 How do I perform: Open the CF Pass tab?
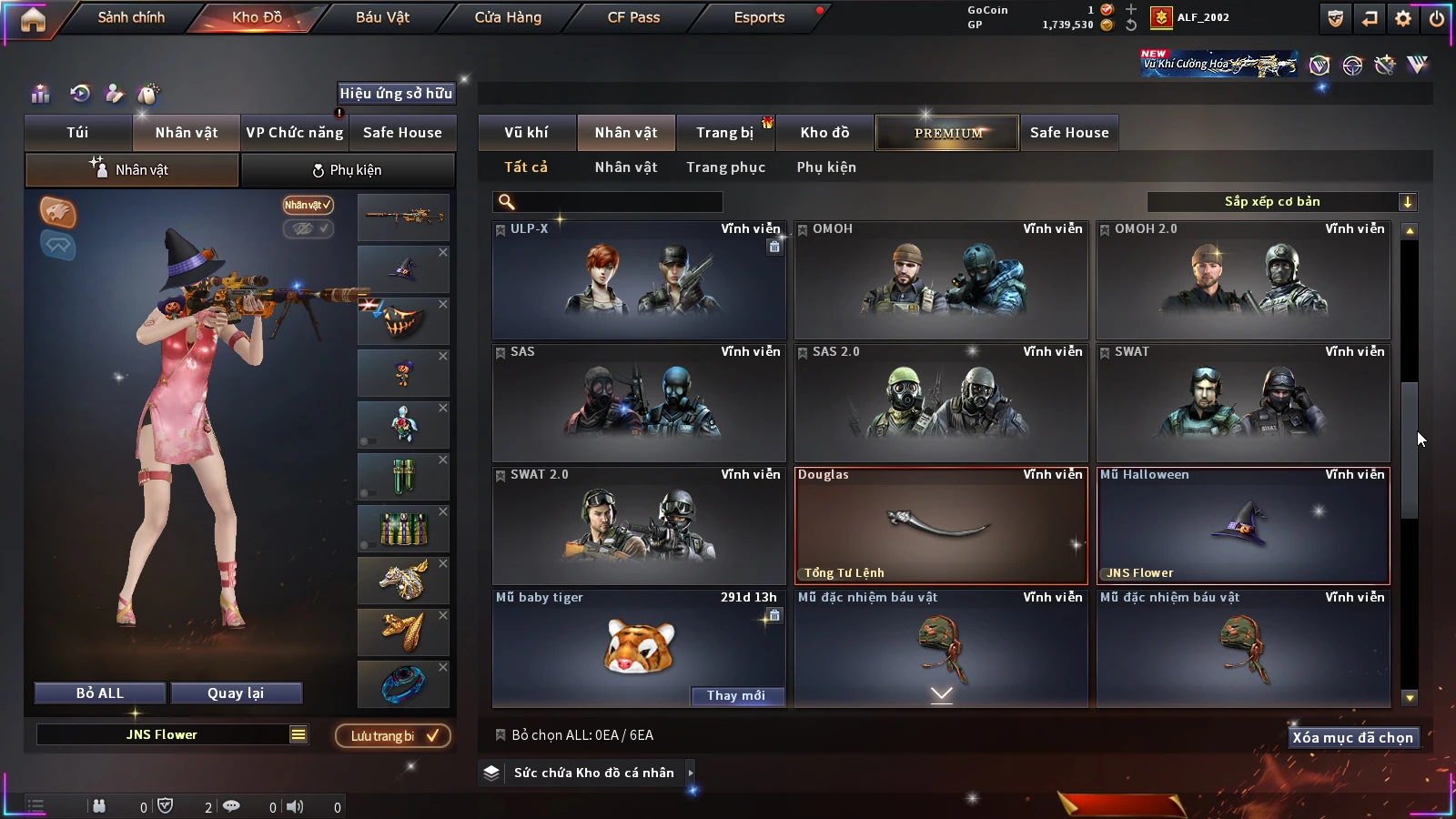point(633,17)
